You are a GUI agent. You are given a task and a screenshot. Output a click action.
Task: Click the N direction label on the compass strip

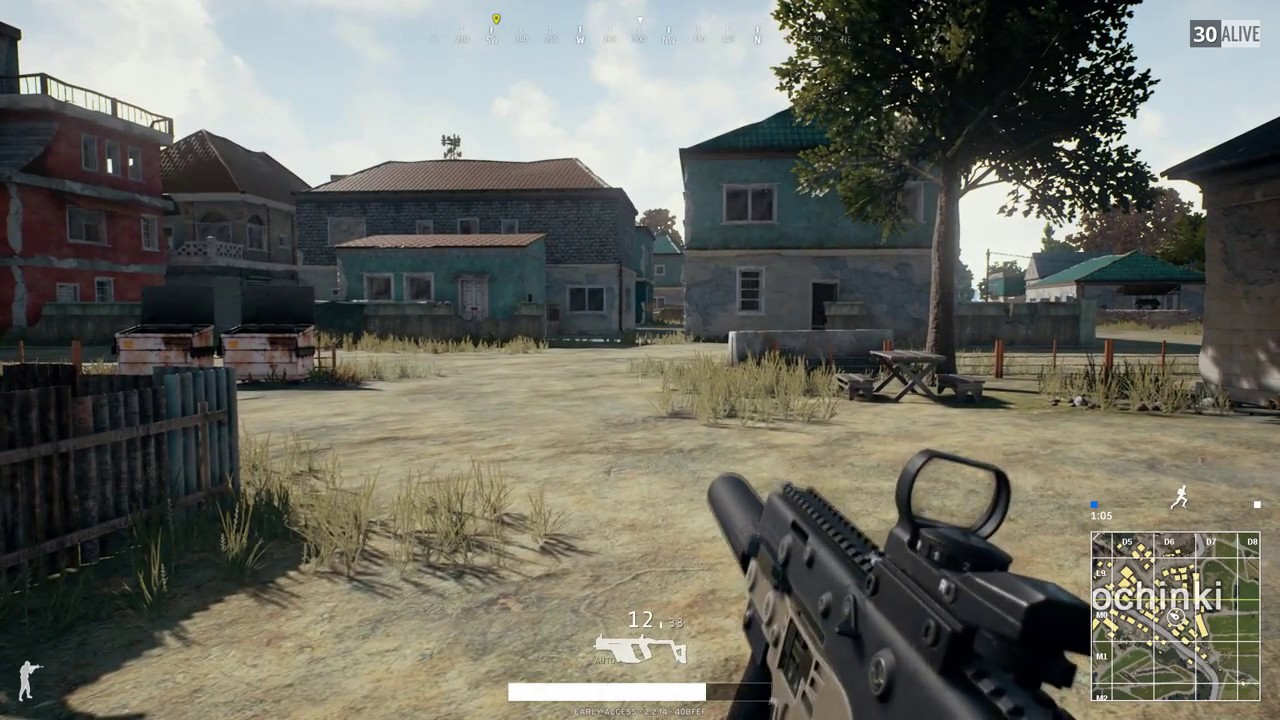(x=758, y=37)
